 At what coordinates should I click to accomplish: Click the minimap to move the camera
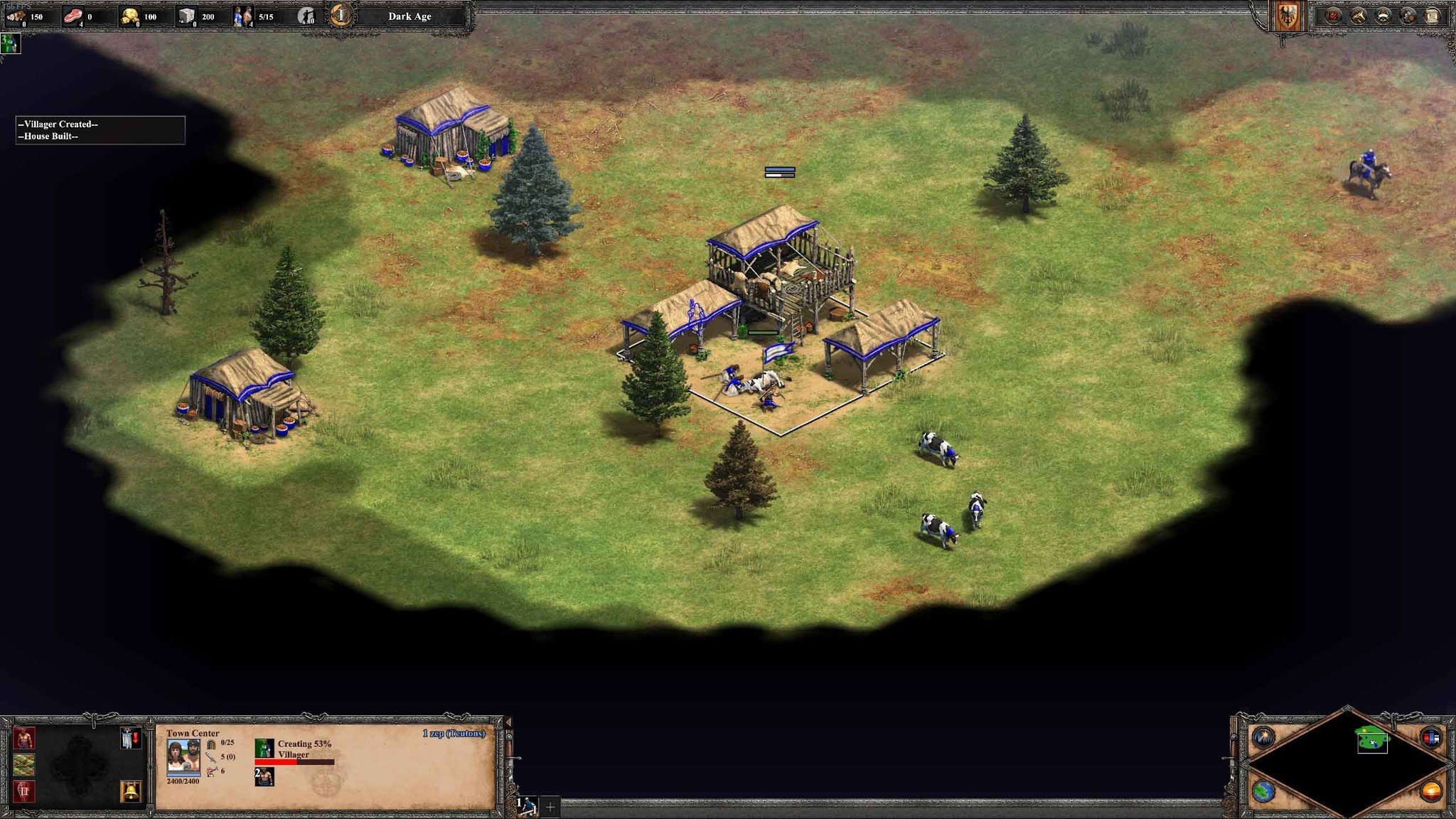point(1347,764)
